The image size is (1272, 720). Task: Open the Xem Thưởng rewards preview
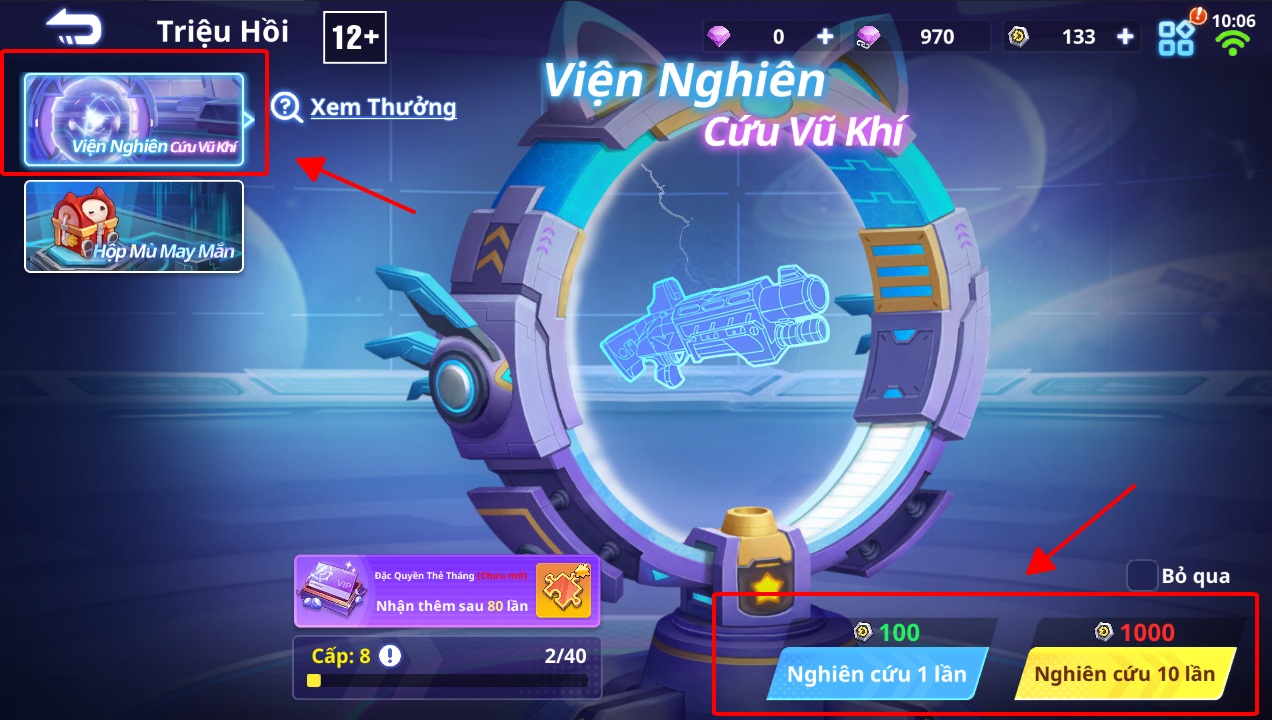366,107
